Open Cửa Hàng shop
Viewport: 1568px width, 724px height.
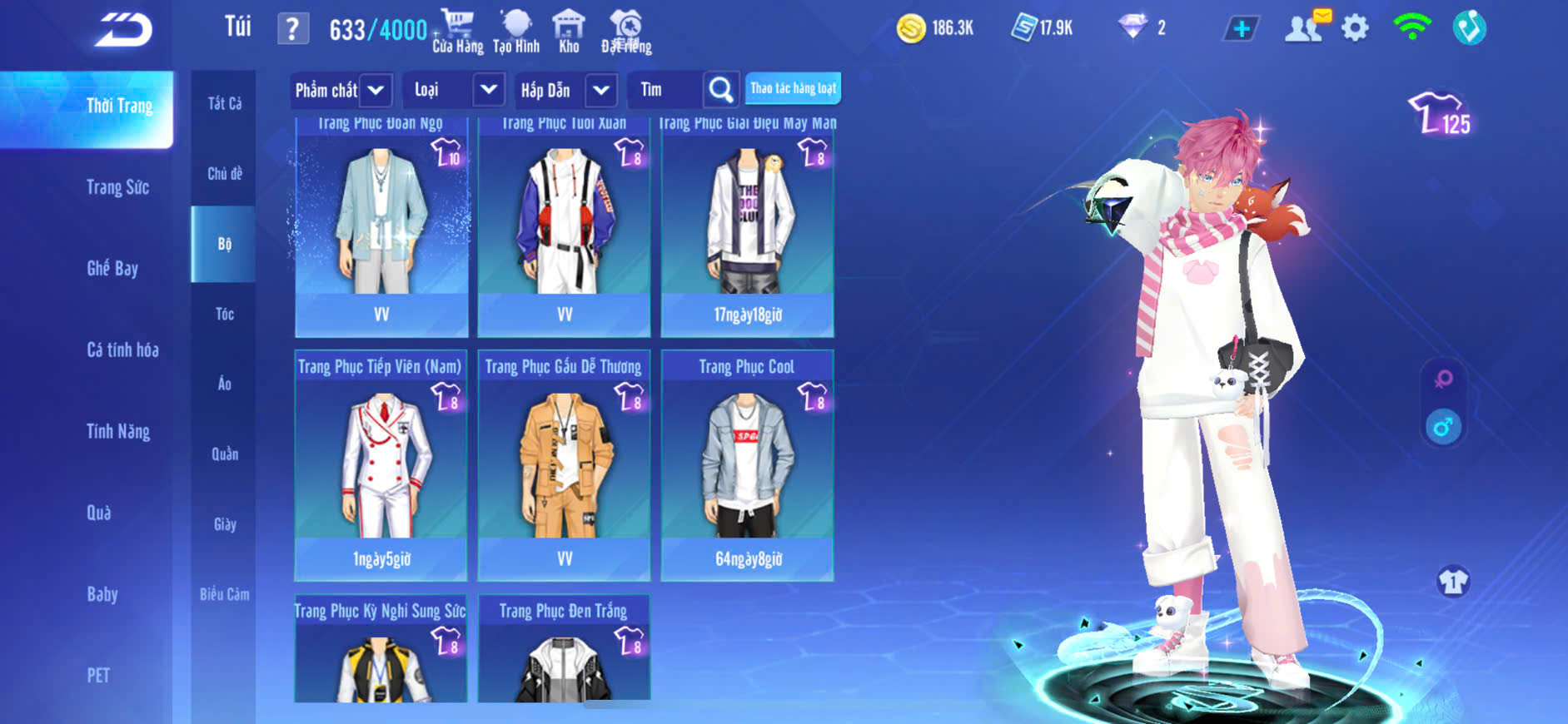[457, 32]
